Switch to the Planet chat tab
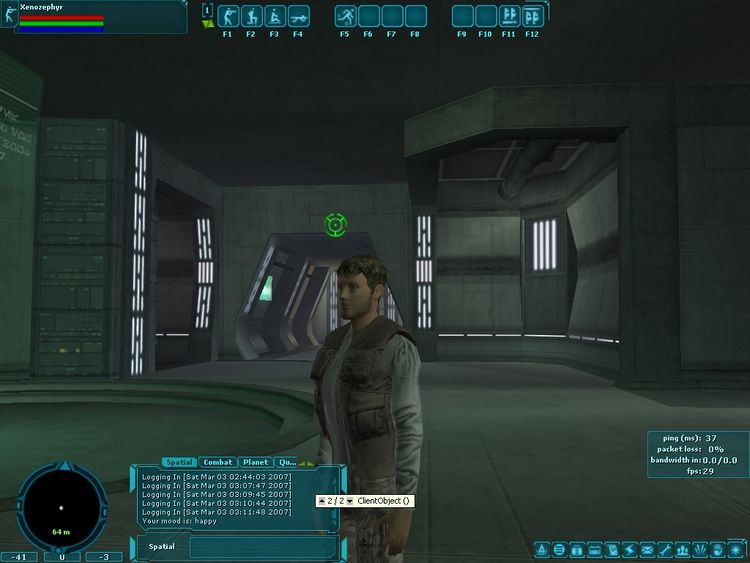Image resolution: width=750 pixels, height=563 pixels. click(255, 462)
